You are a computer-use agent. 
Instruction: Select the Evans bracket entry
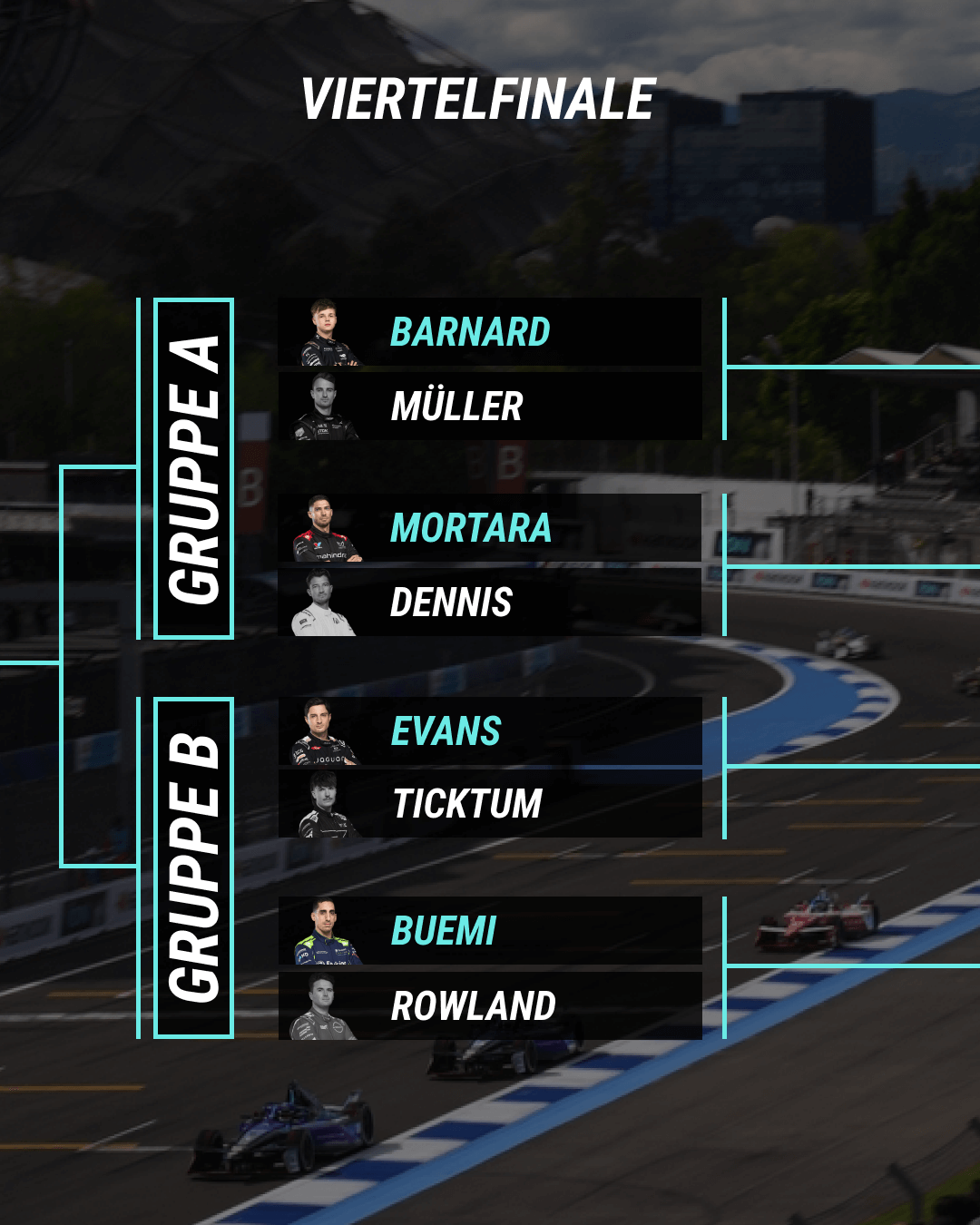[x=490, y=731]
